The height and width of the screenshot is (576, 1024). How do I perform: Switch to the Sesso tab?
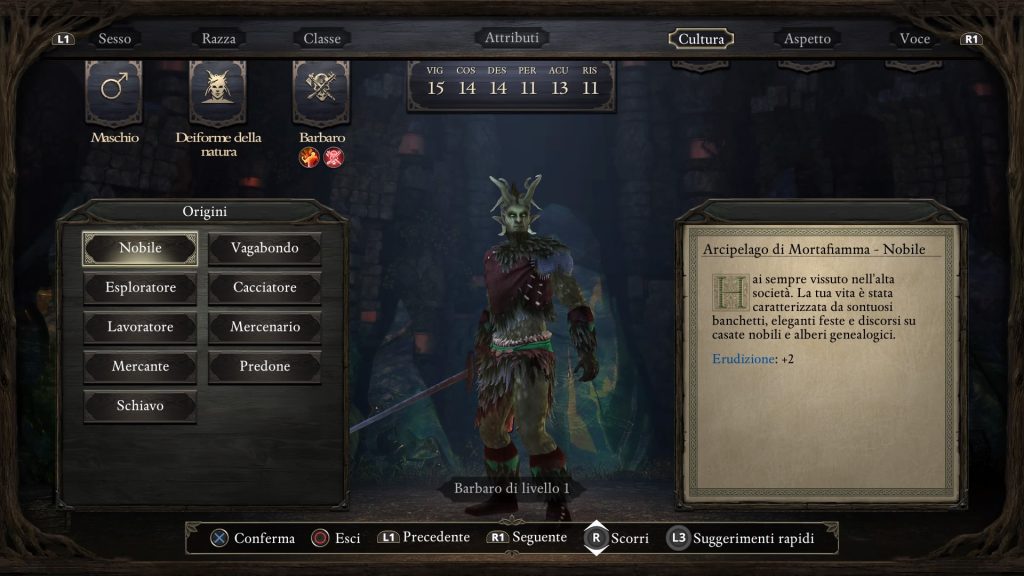[x=114, y=39]
